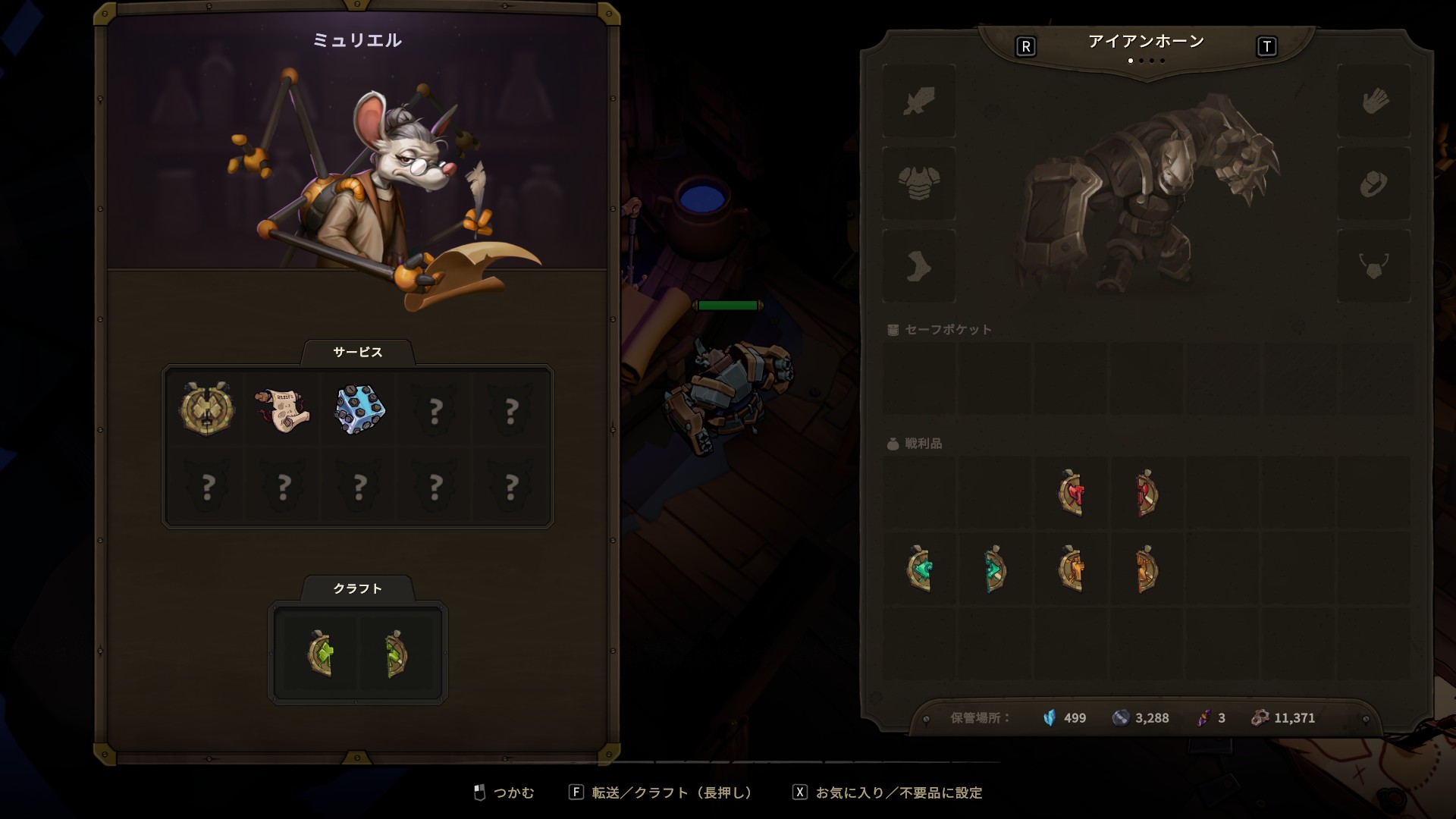Select the golden medallion service icon
This screenshot has width=1456, height=819.
pyautogui.click(x=206, y=409)
